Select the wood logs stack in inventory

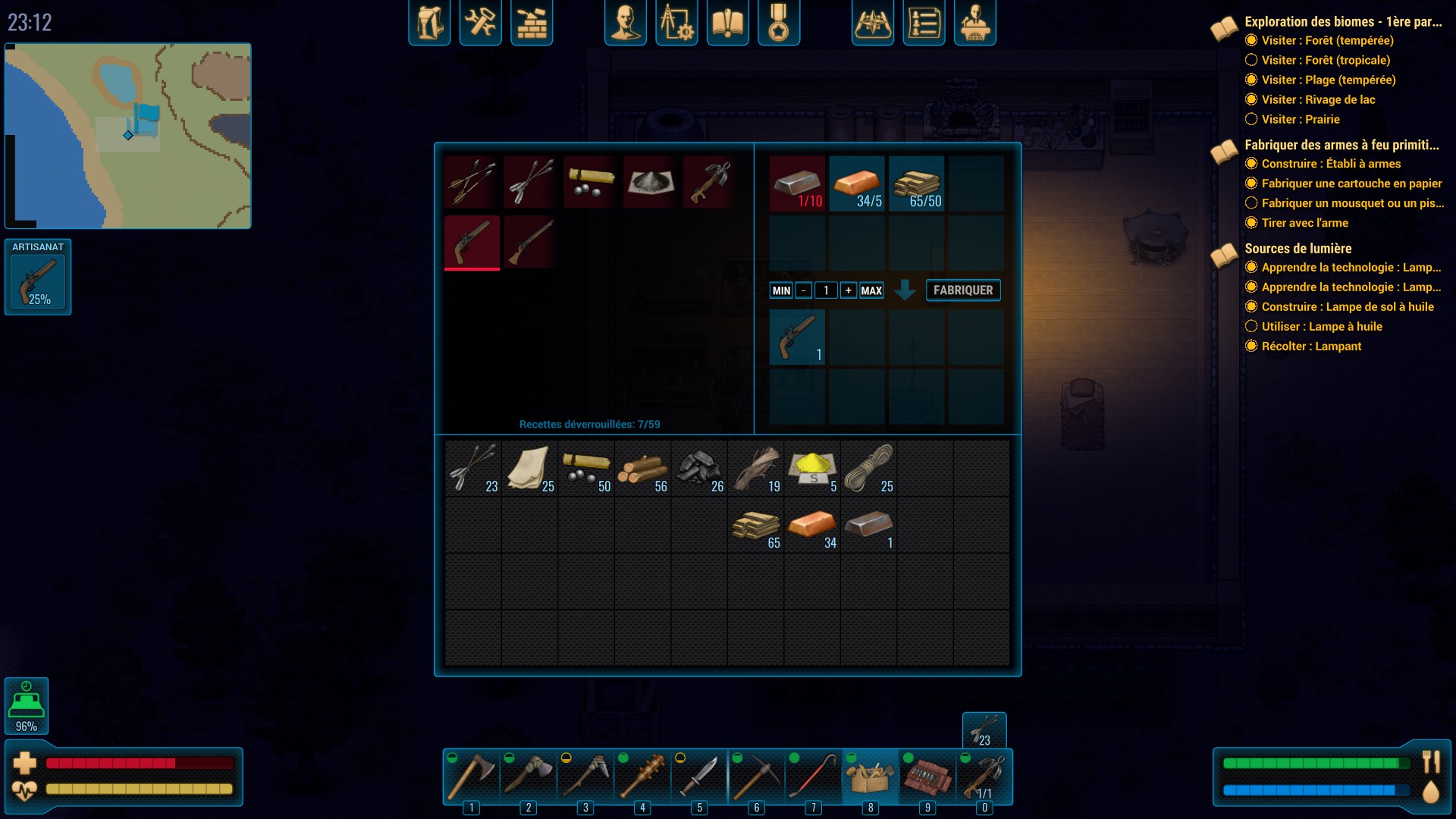(642, 469)
